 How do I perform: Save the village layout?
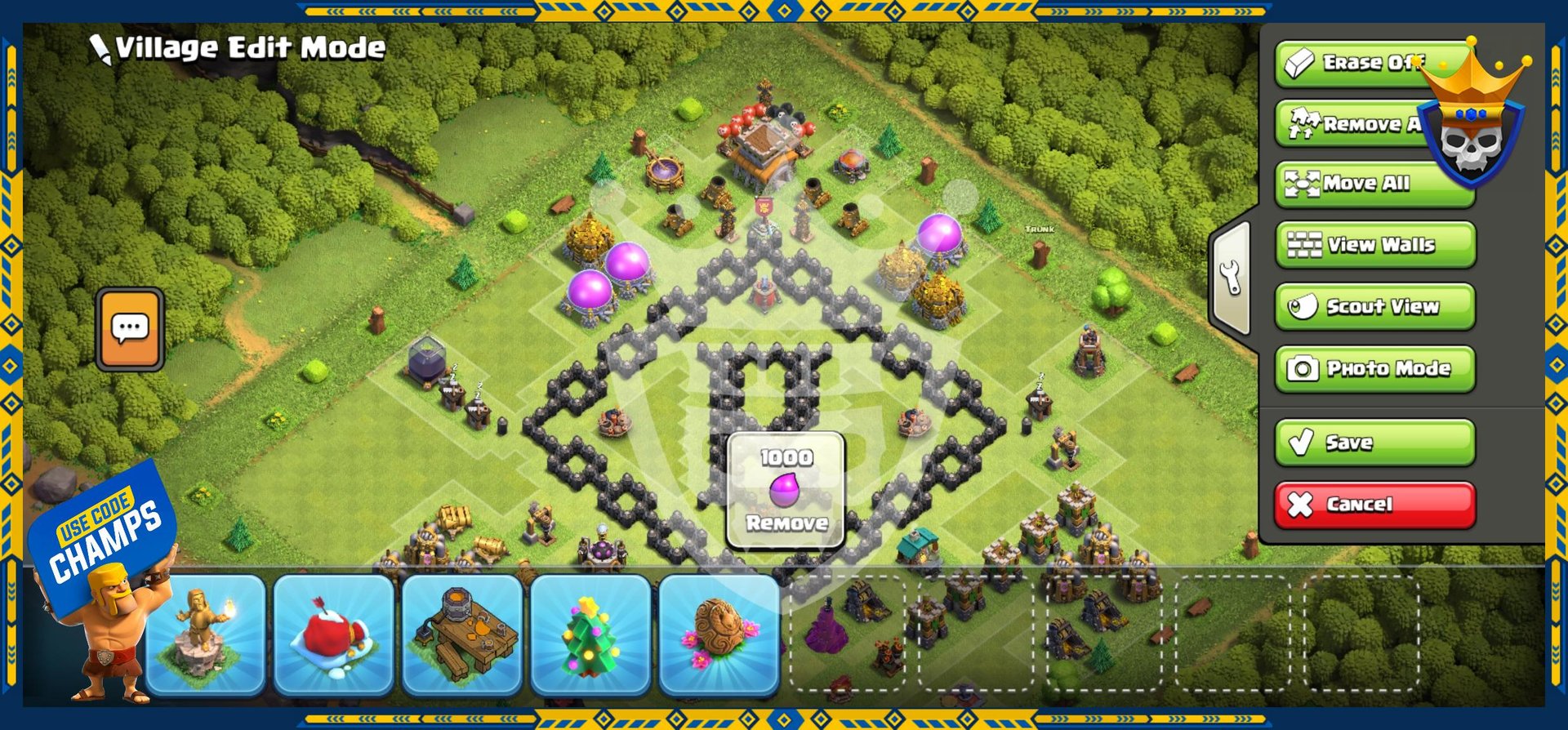(x=1375, y=443)
